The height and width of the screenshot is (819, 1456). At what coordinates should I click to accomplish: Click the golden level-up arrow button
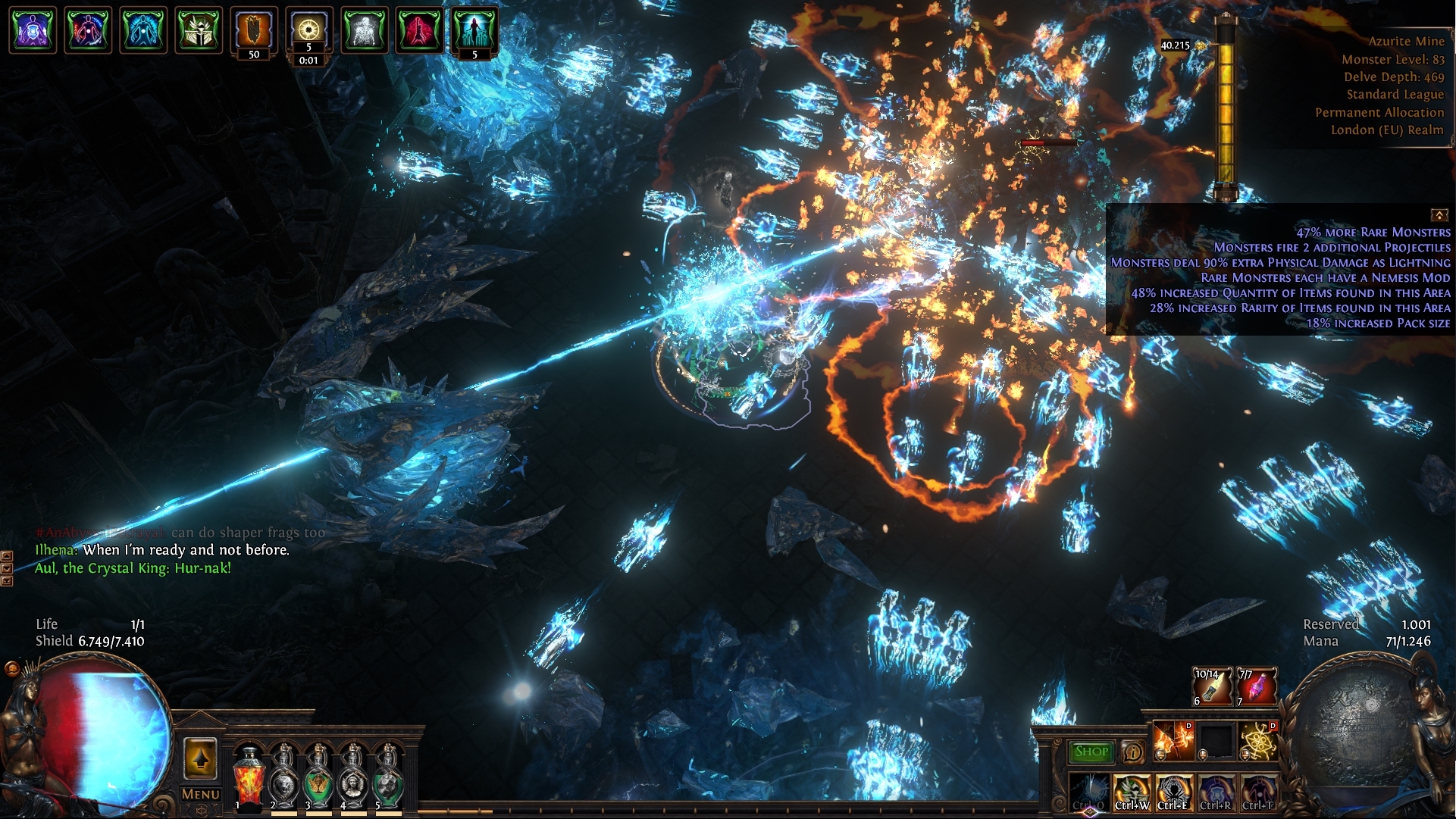tap(200, 758)
